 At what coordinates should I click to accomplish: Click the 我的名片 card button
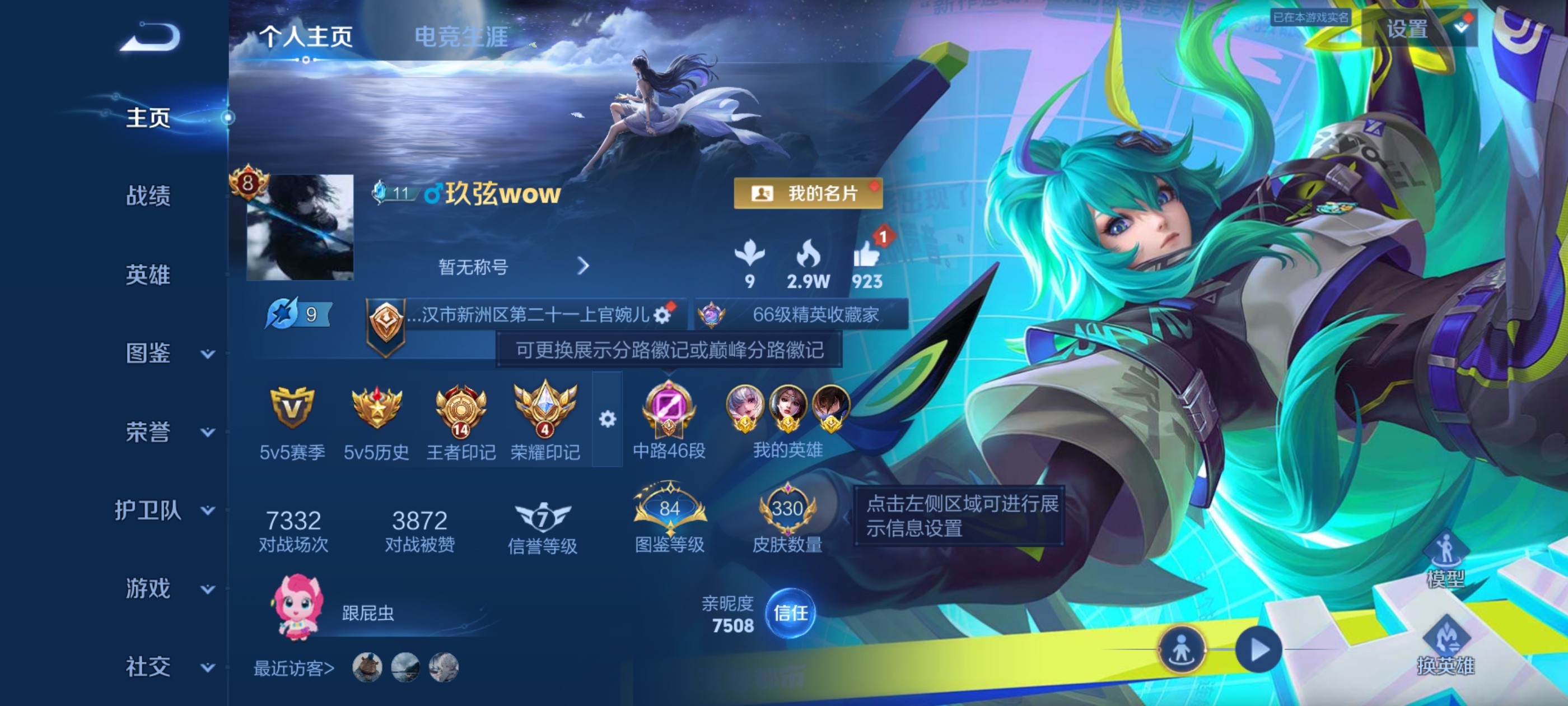point(808,194)
